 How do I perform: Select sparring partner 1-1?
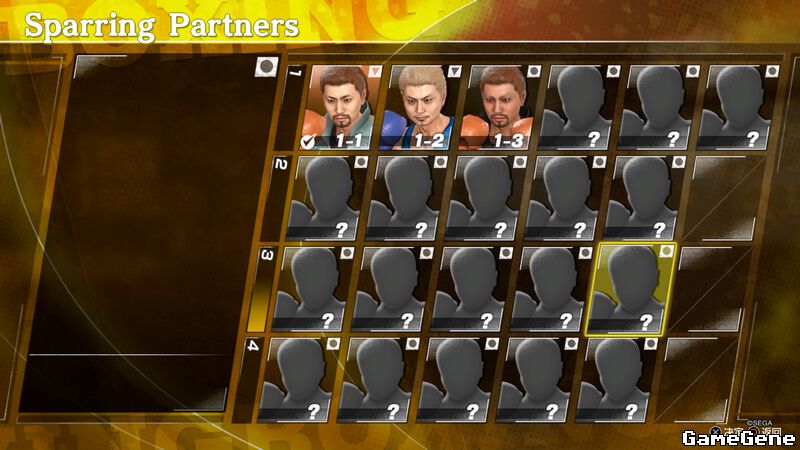[342, 107]
